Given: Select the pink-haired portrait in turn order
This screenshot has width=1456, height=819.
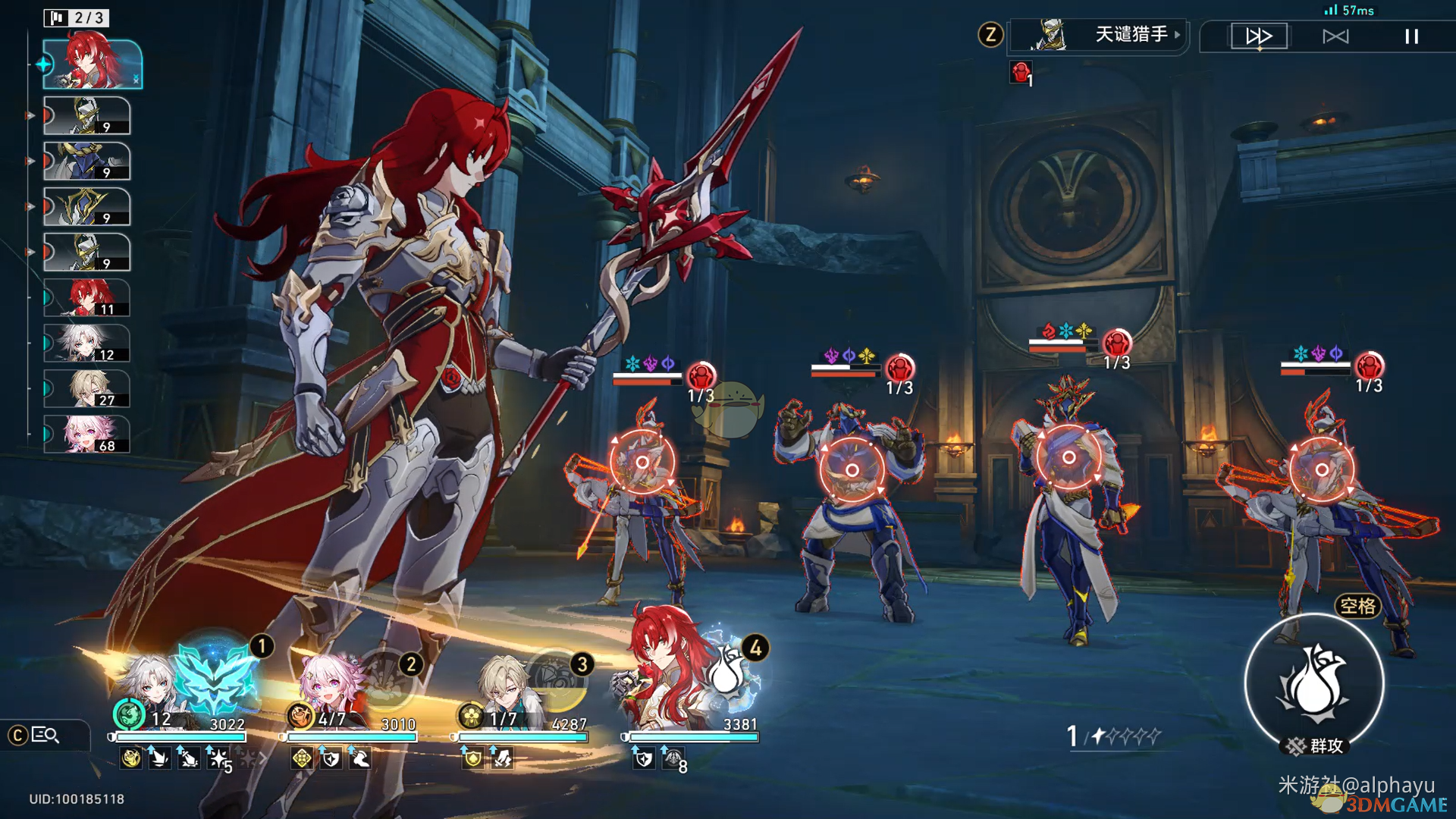Looking at the screenshot, I should (86, 435).
